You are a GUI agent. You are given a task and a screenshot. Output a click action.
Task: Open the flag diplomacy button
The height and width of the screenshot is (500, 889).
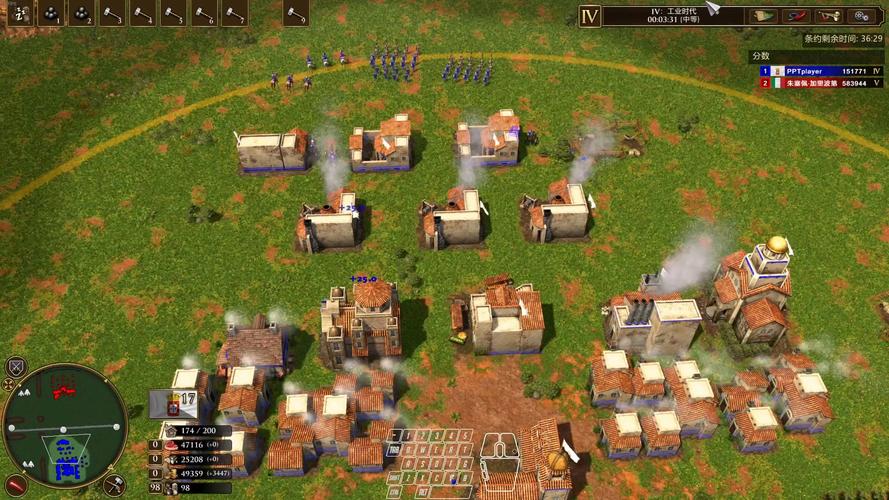point(763,16)
